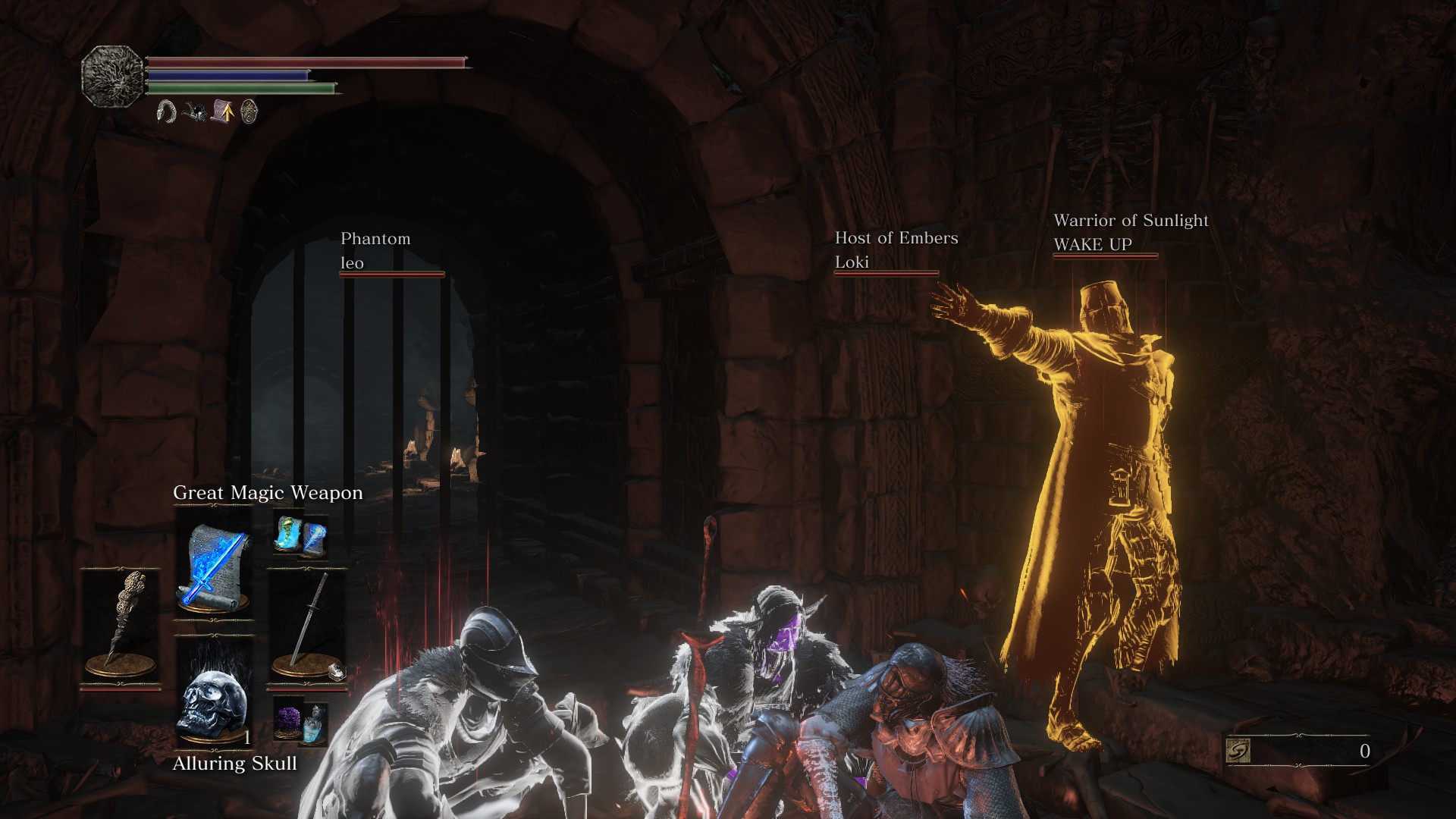
Task: Select the Host of Embers Loki name tag
Action: 896,250
